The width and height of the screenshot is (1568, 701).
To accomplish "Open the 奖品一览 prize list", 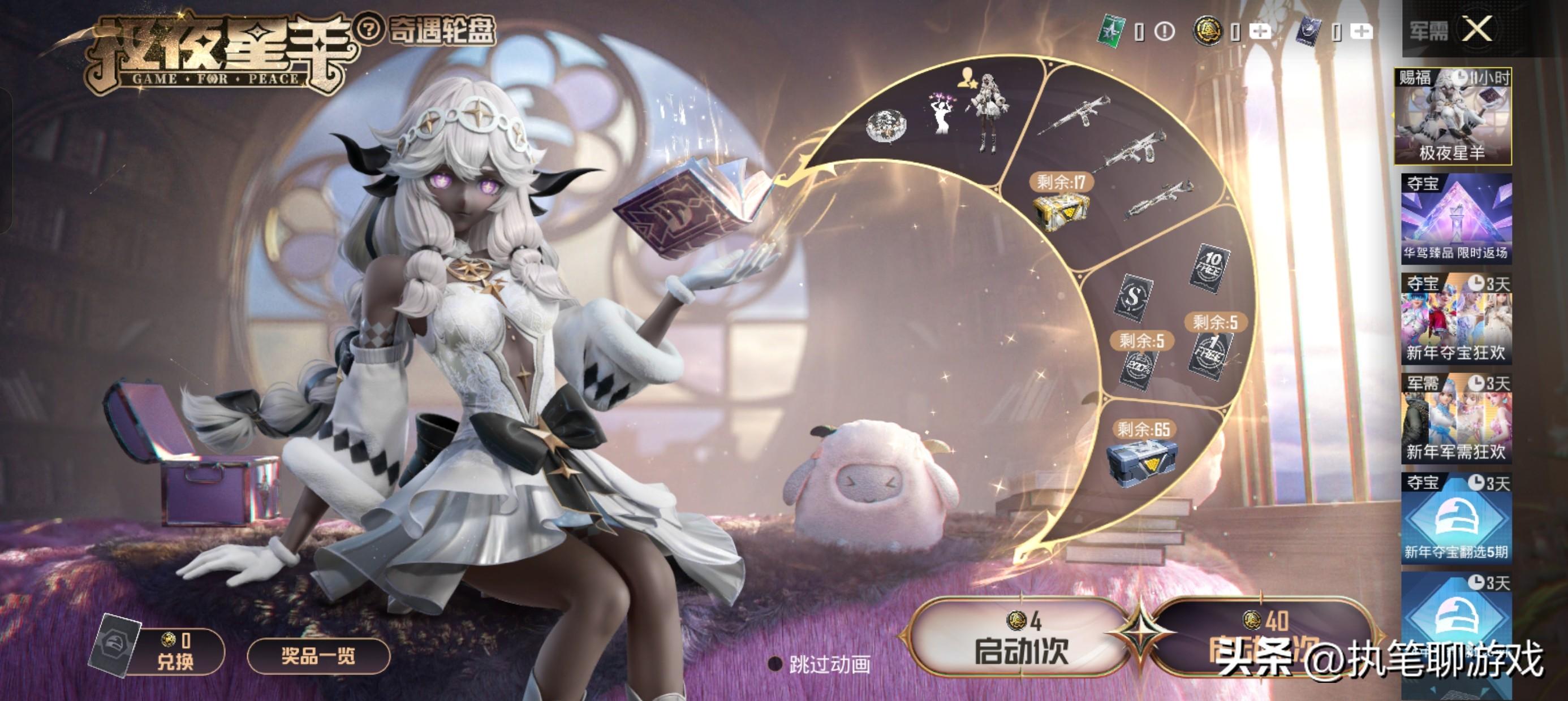I will [318, 656].
